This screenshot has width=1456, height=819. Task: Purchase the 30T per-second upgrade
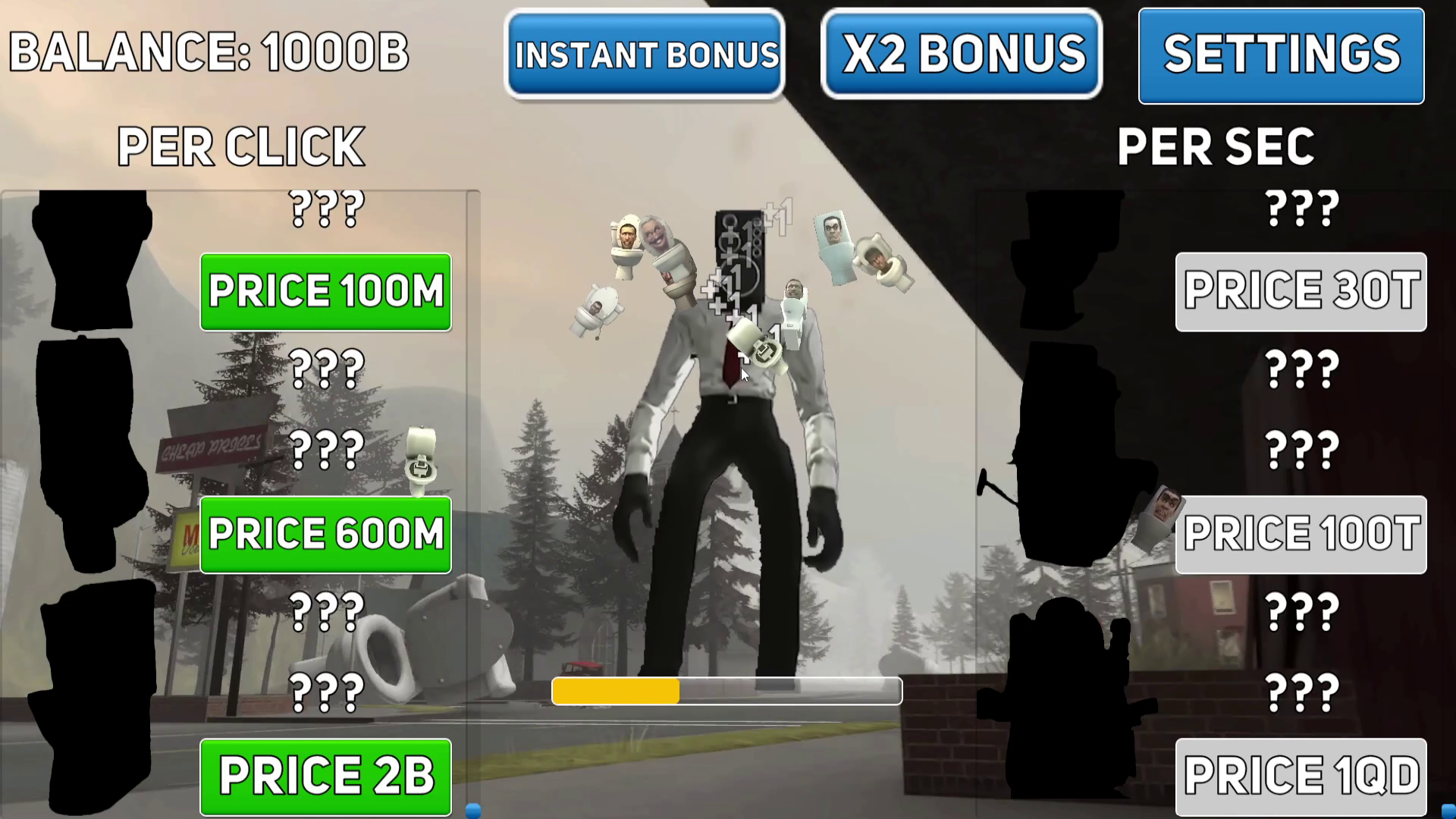[x=1301, y=292]
